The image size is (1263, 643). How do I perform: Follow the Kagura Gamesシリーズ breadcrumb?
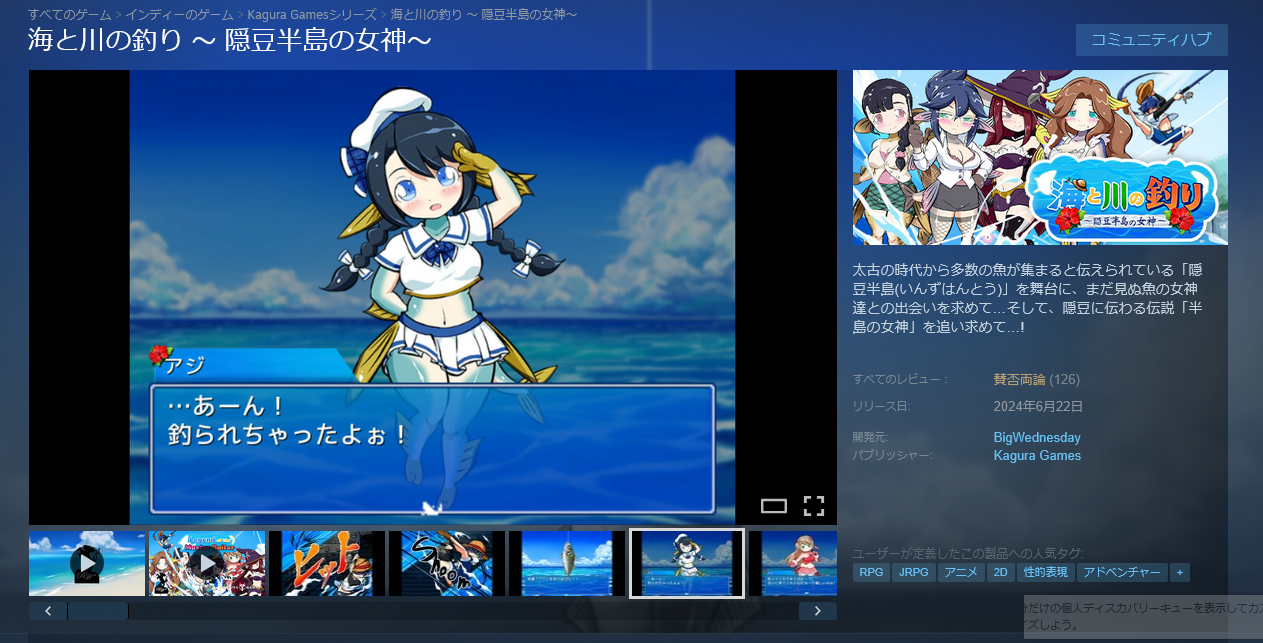pos(312,14)
